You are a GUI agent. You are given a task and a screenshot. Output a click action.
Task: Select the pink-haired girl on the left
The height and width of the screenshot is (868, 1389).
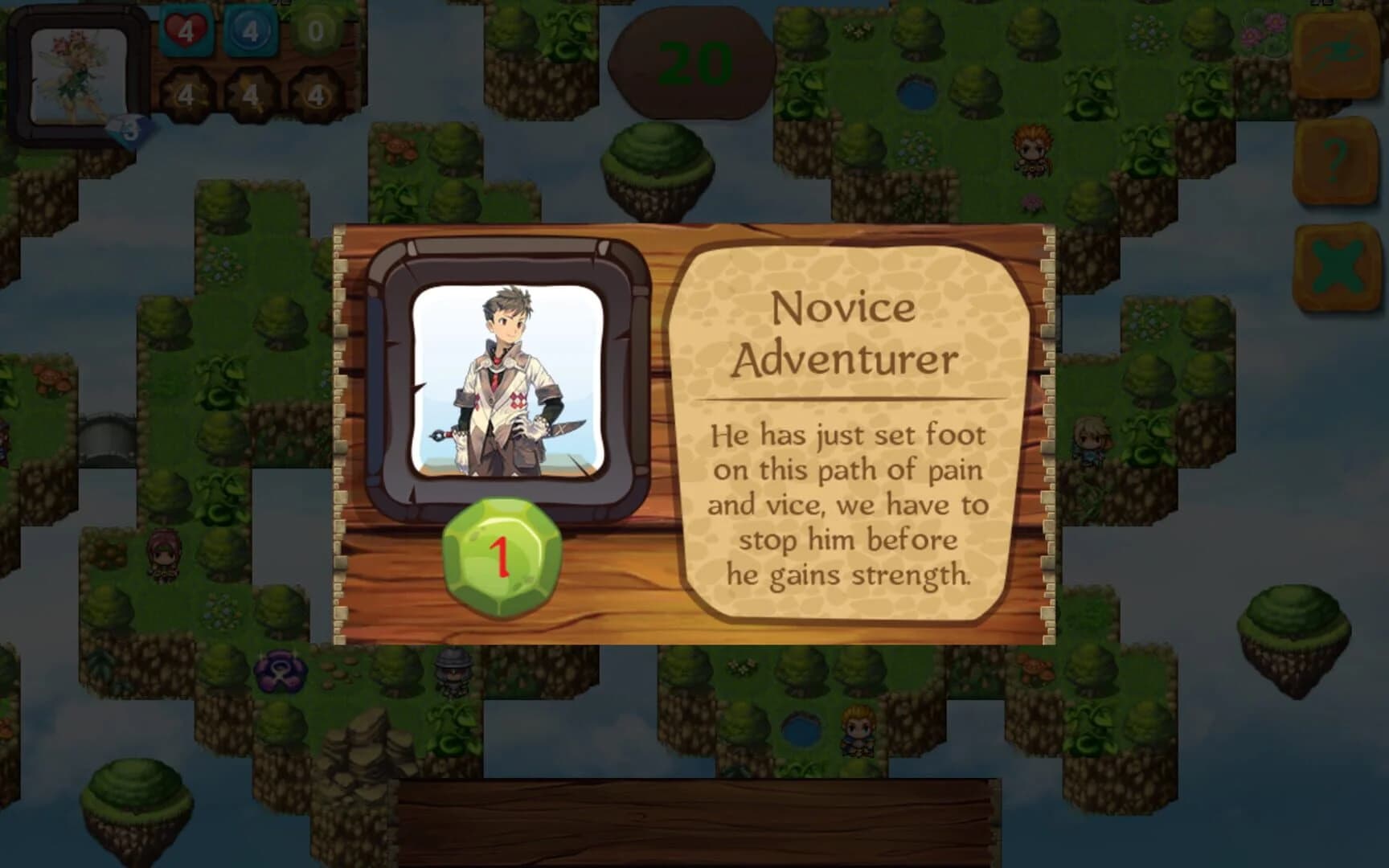(165, 555)
